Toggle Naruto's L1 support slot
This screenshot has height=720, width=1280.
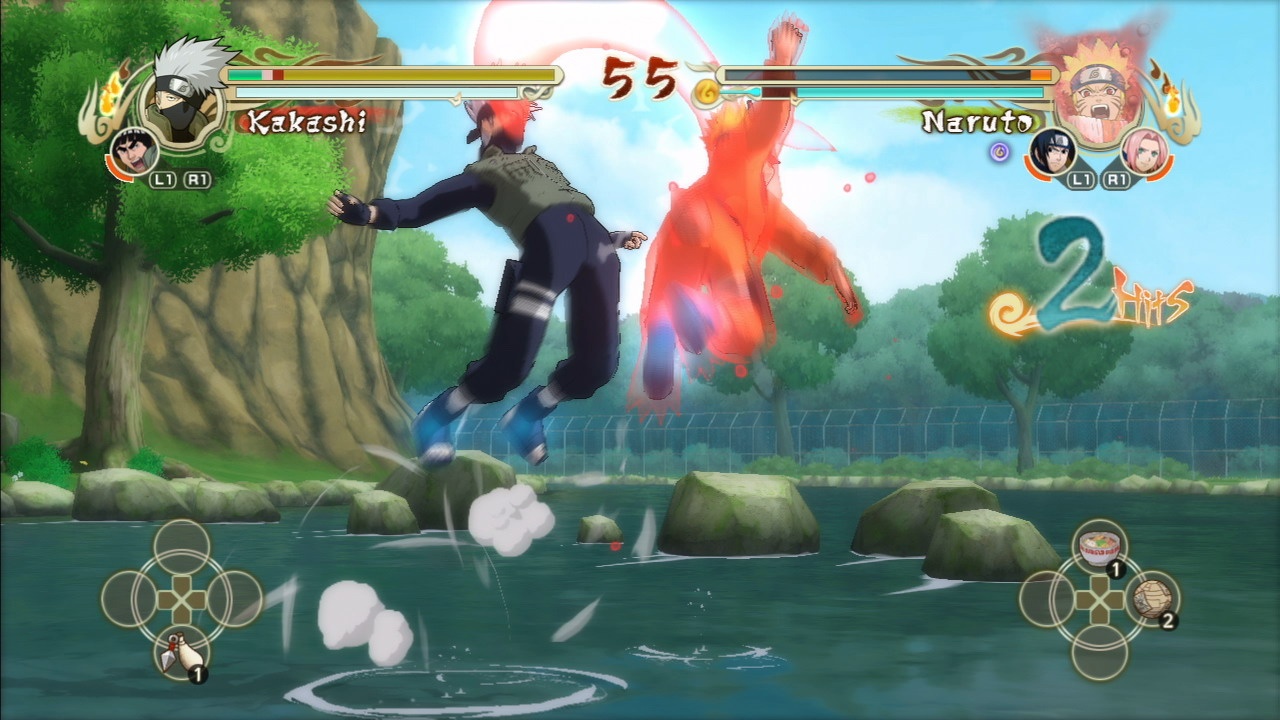click(1080, 179)
